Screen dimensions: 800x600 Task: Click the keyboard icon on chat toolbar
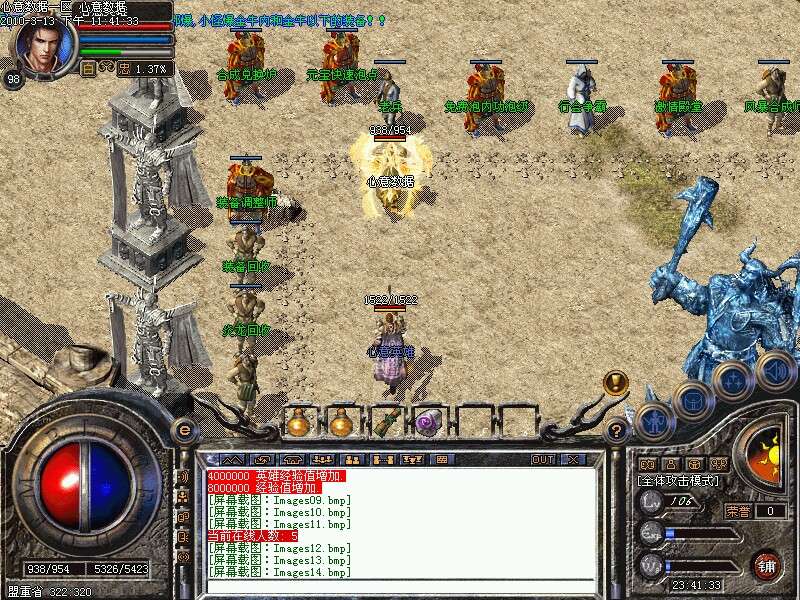pos(440,459)
